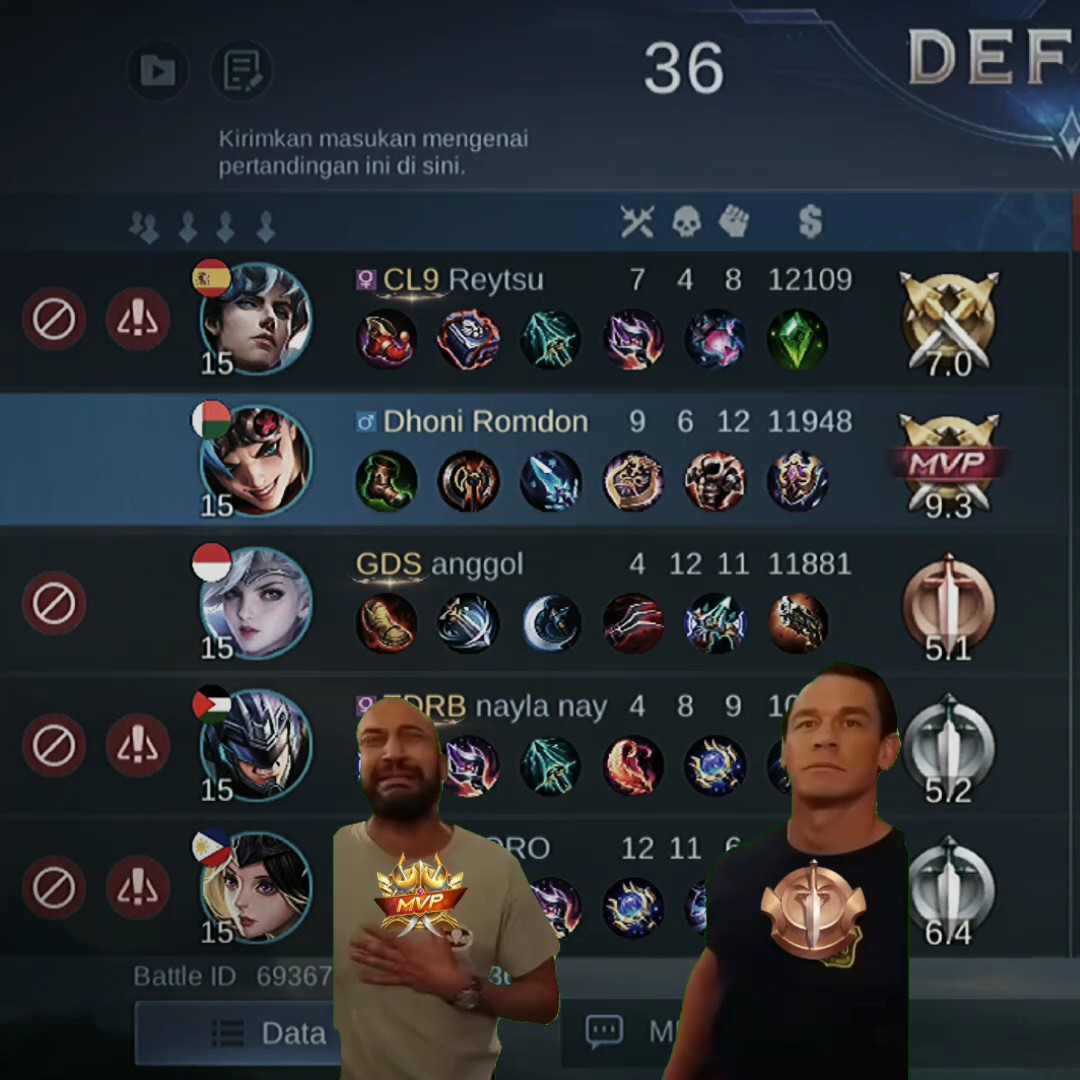Report player CL9 Reytsu
This screenshot has width=1080, height=1080.
coord(137,319)
